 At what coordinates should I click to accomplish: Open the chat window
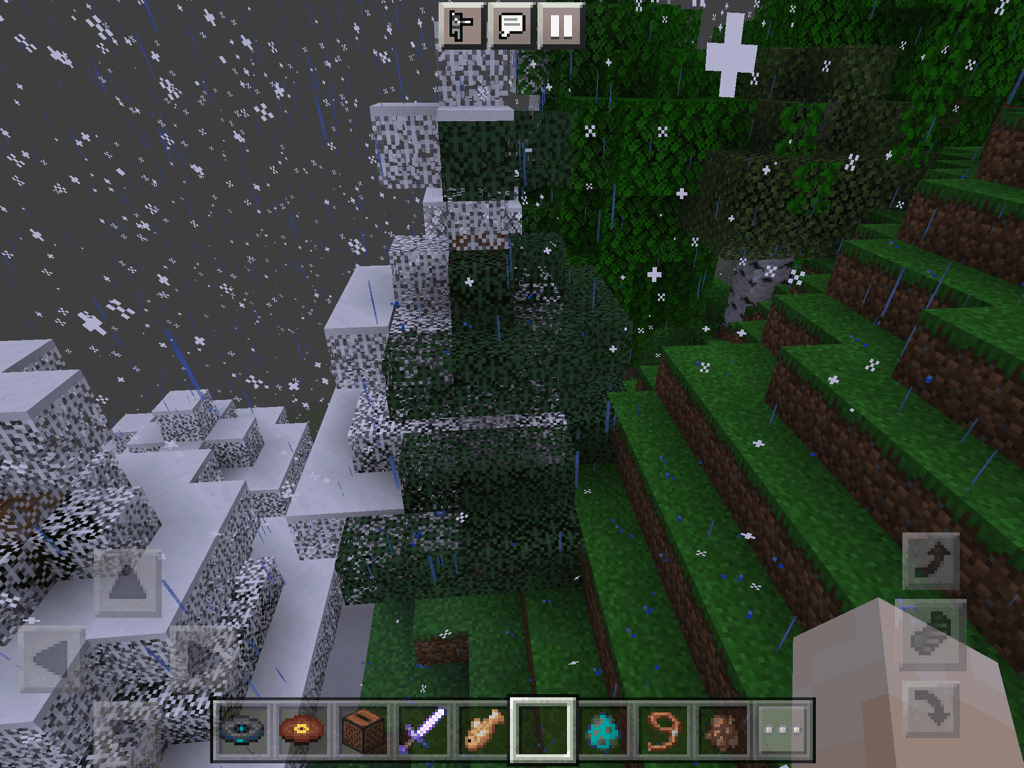511,25
